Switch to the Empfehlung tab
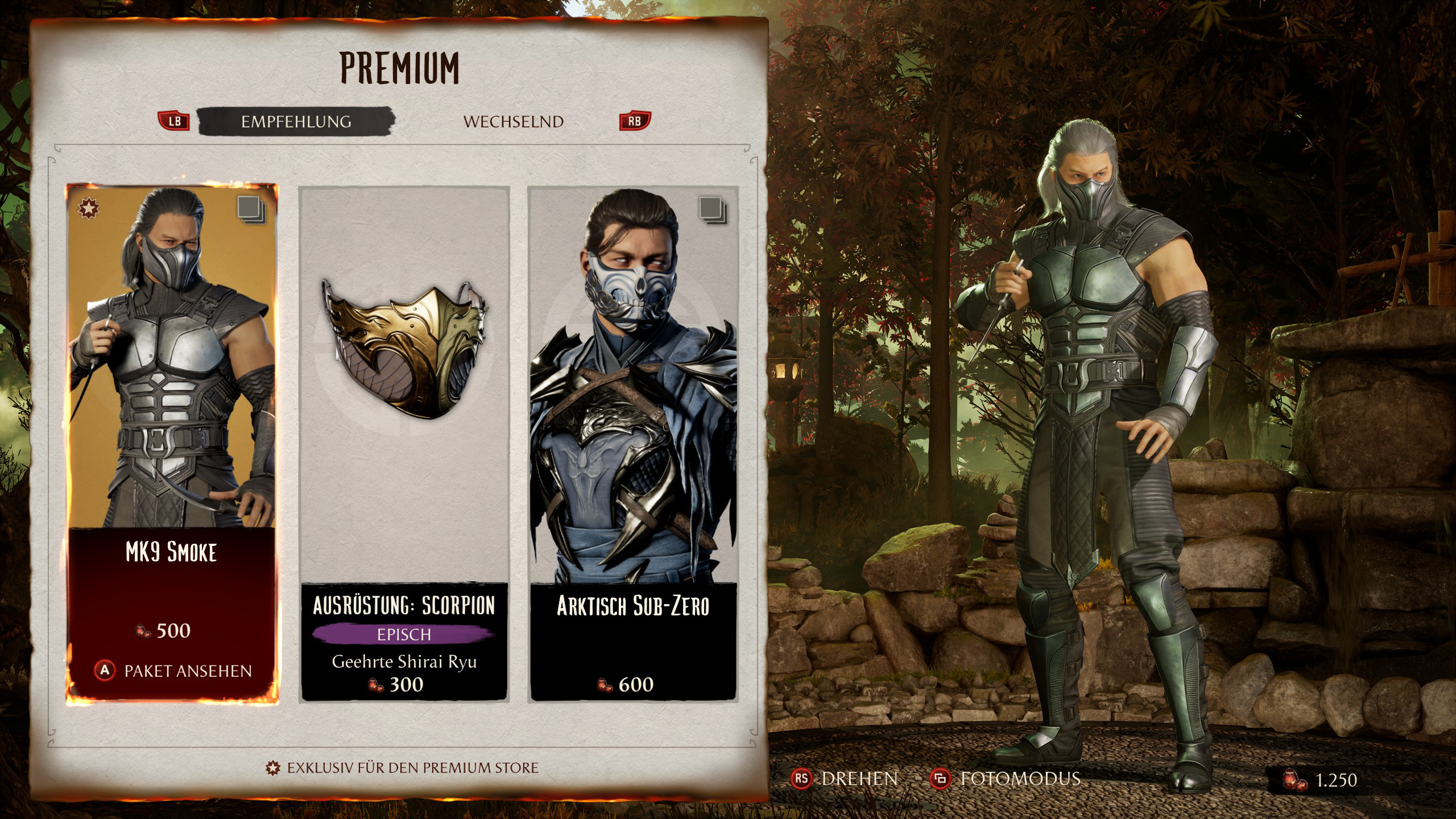The height and width of the screenshot is (819, 1456). pyautogui.click(x=296, y=121)
